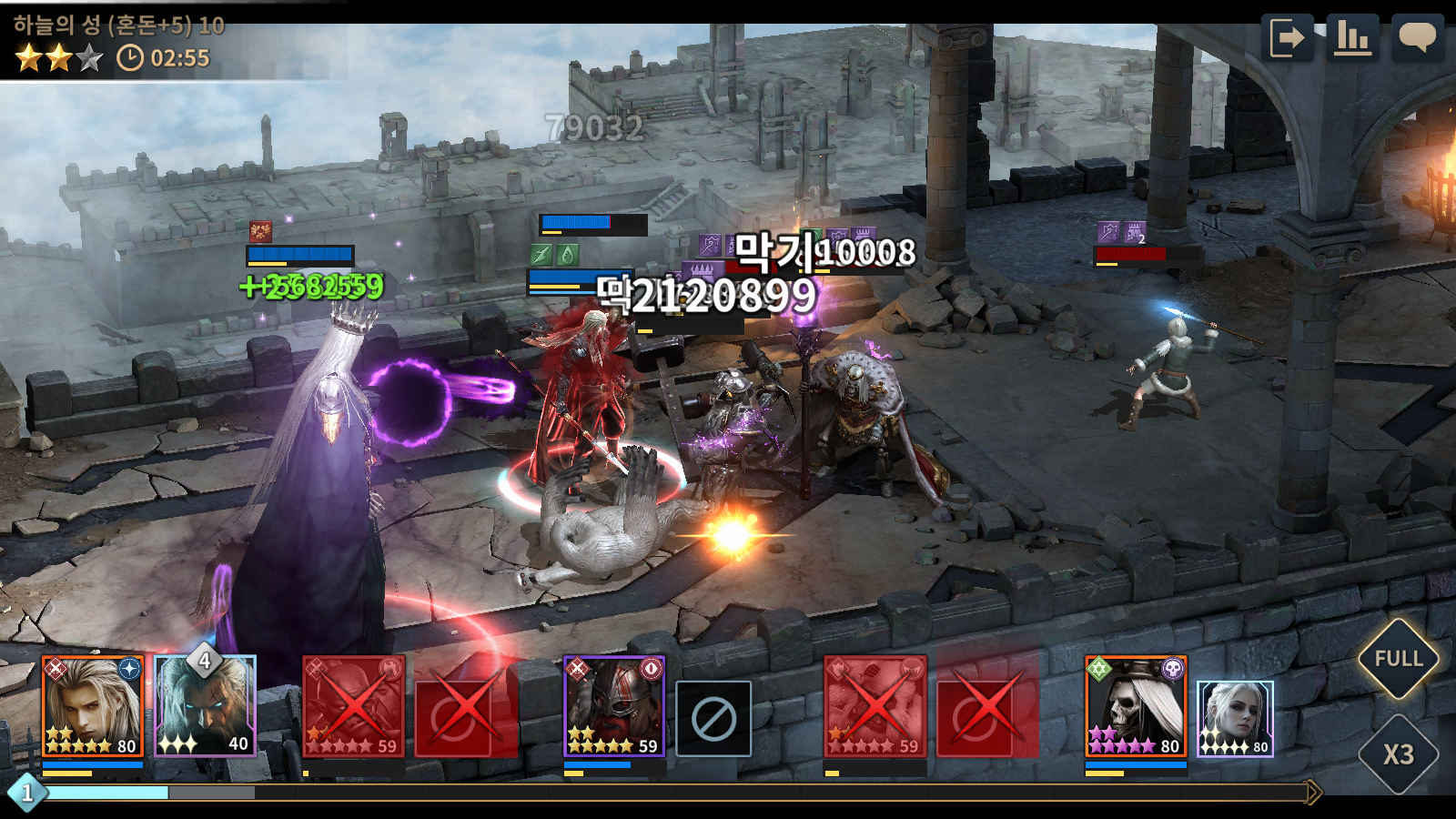Image resolution: width=1456 pixels, height=819 pixels.
Task: Select the blond-haired level 80 hero portrait
Action: pos(93,707)
